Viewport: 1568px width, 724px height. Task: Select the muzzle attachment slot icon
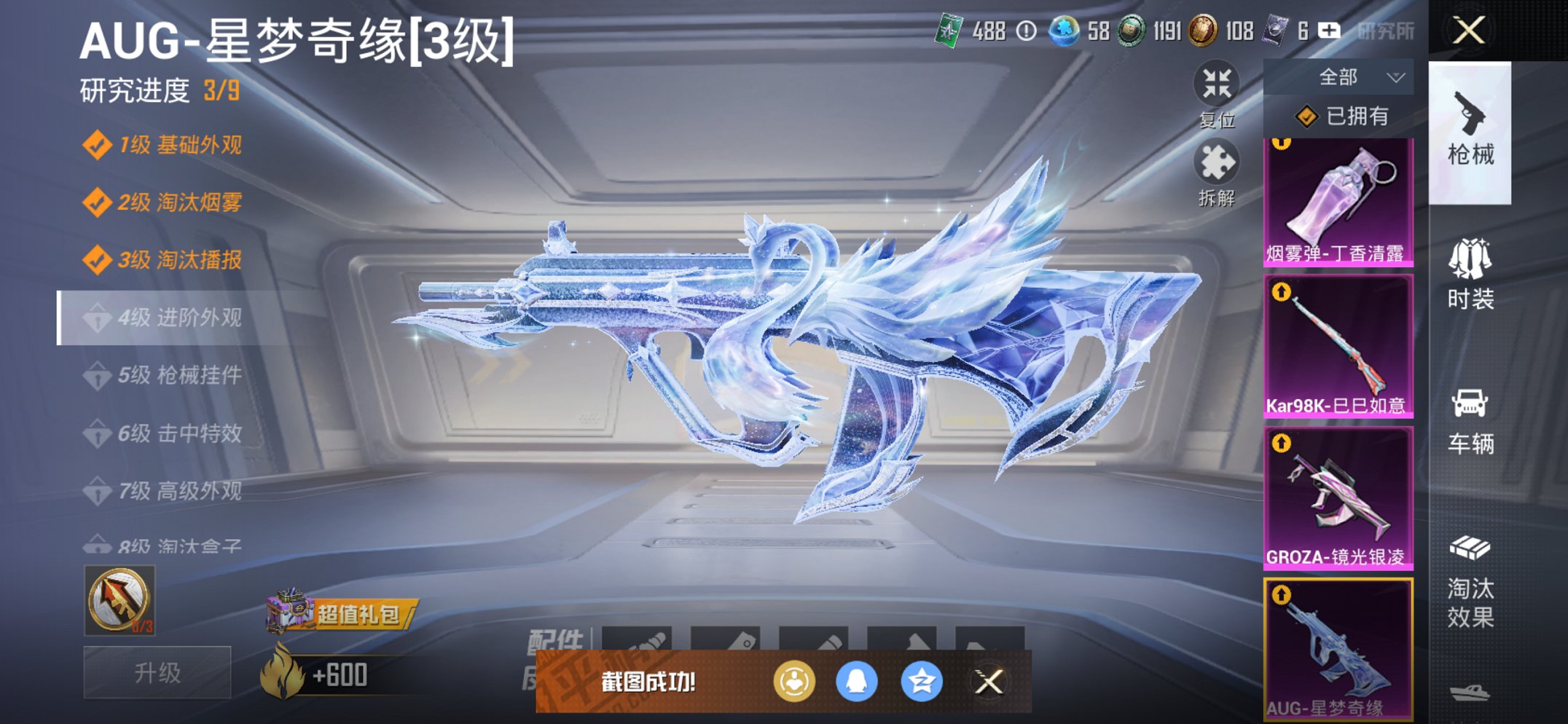640,640
